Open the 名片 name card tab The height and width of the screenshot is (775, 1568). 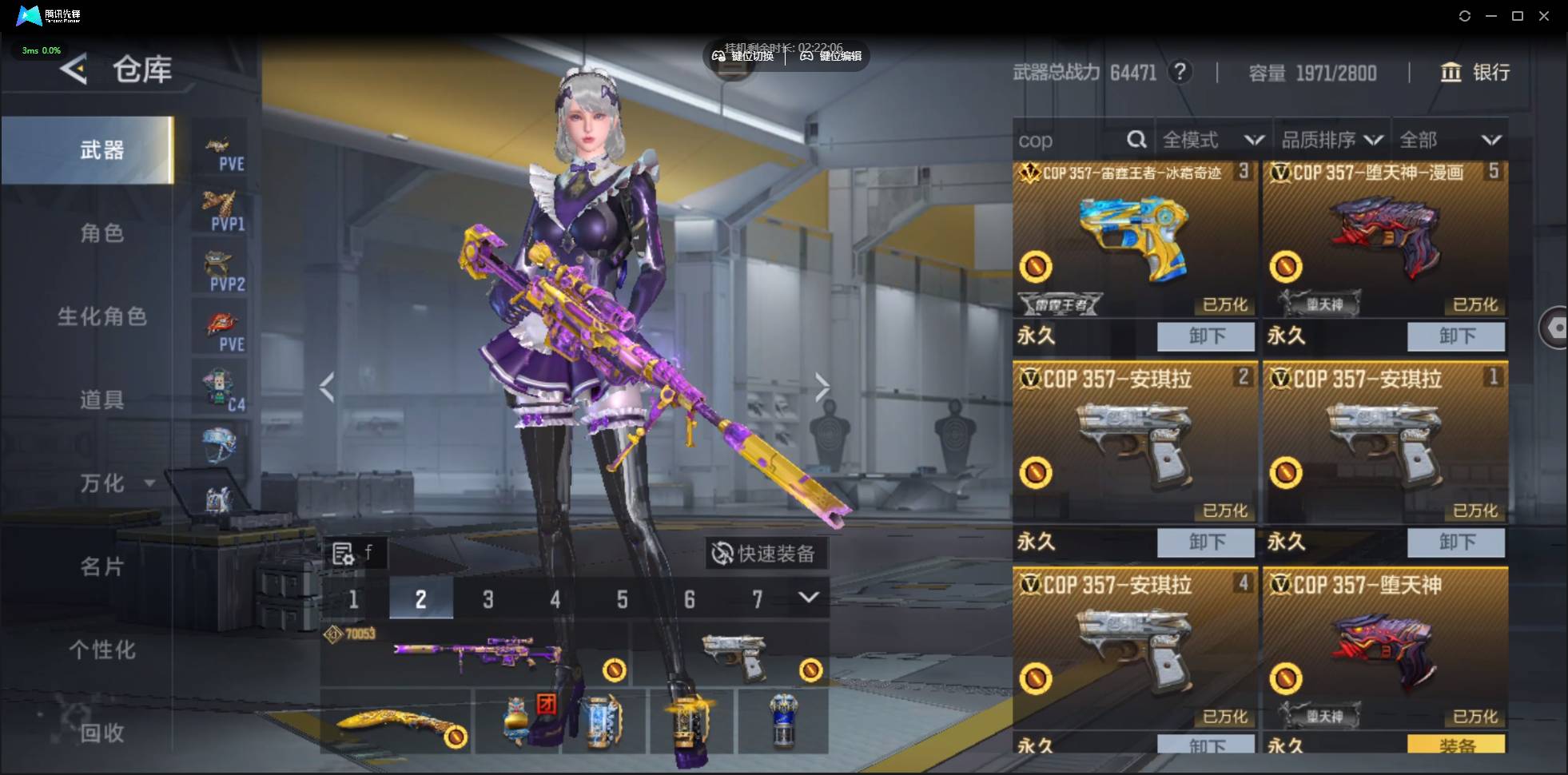(101, 566)
